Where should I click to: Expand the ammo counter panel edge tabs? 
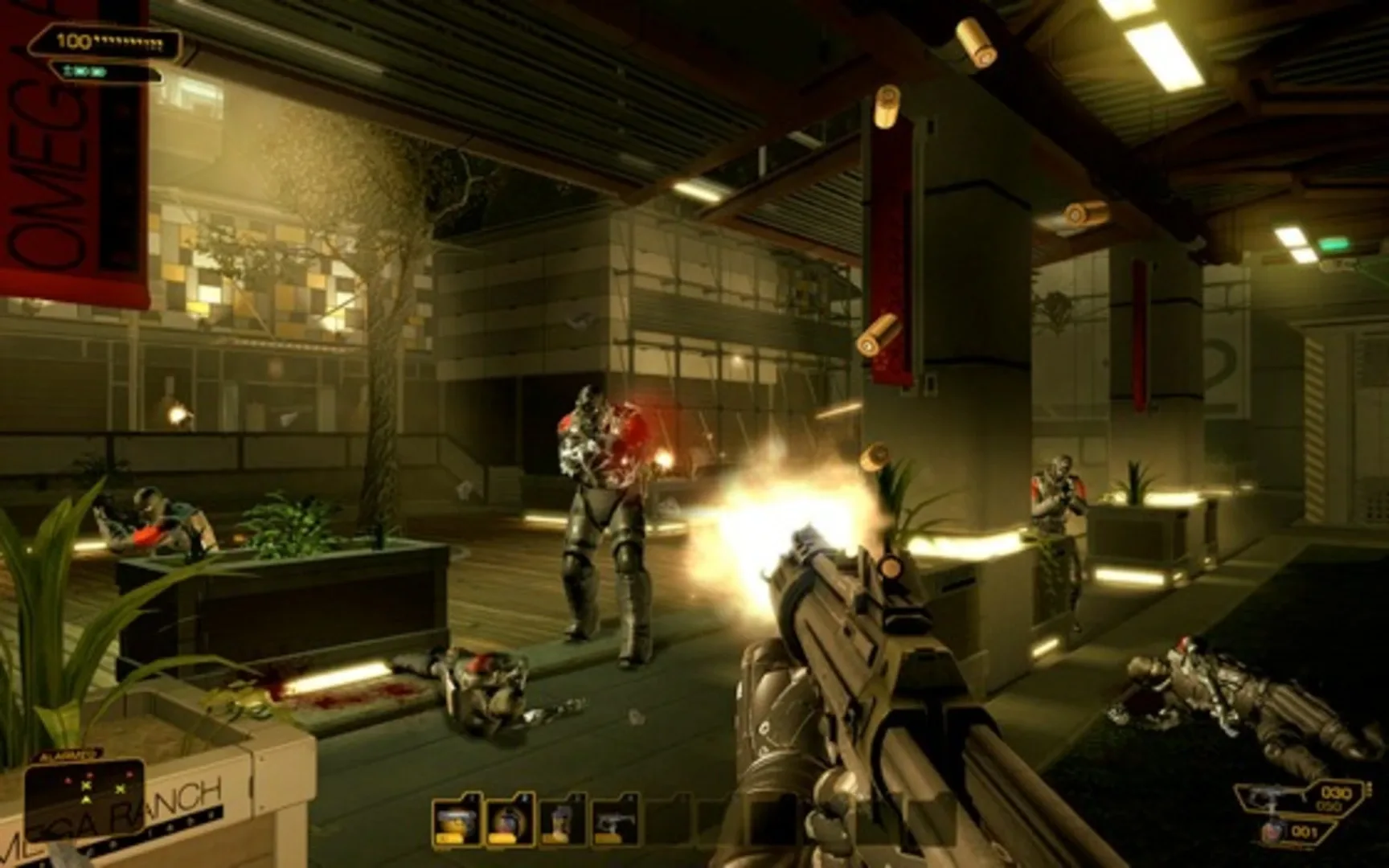click(1369, 790)
